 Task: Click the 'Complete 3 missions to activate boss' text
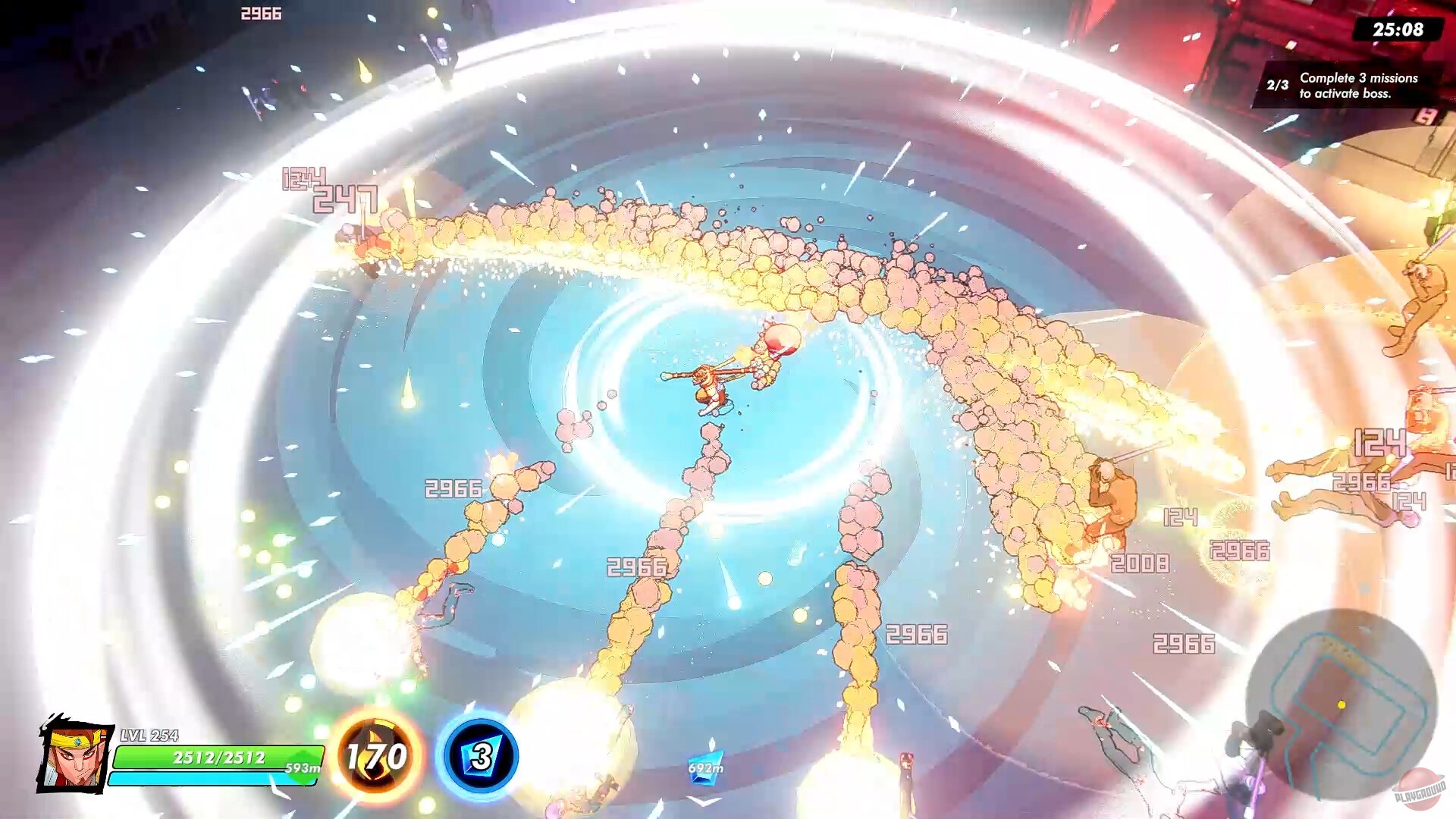(x=1357, y=85)
